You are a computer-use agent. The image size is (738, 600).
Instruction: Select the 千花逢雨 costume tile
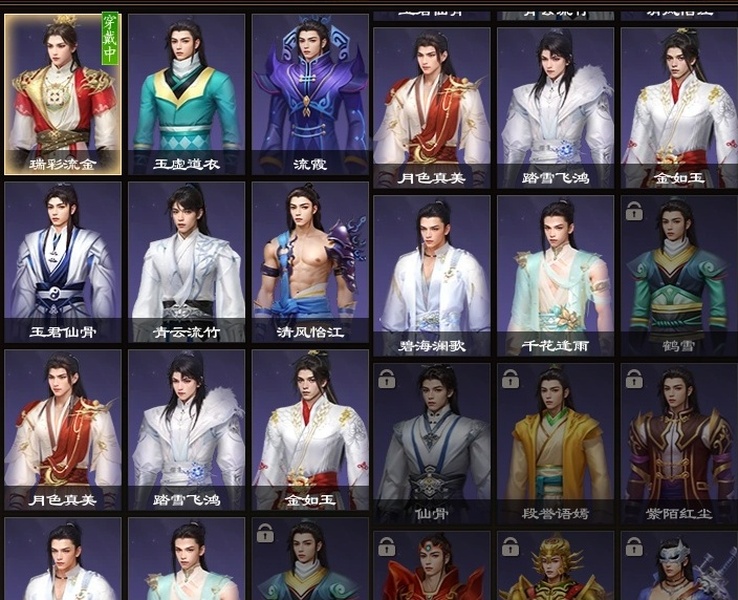coord(555,276)
